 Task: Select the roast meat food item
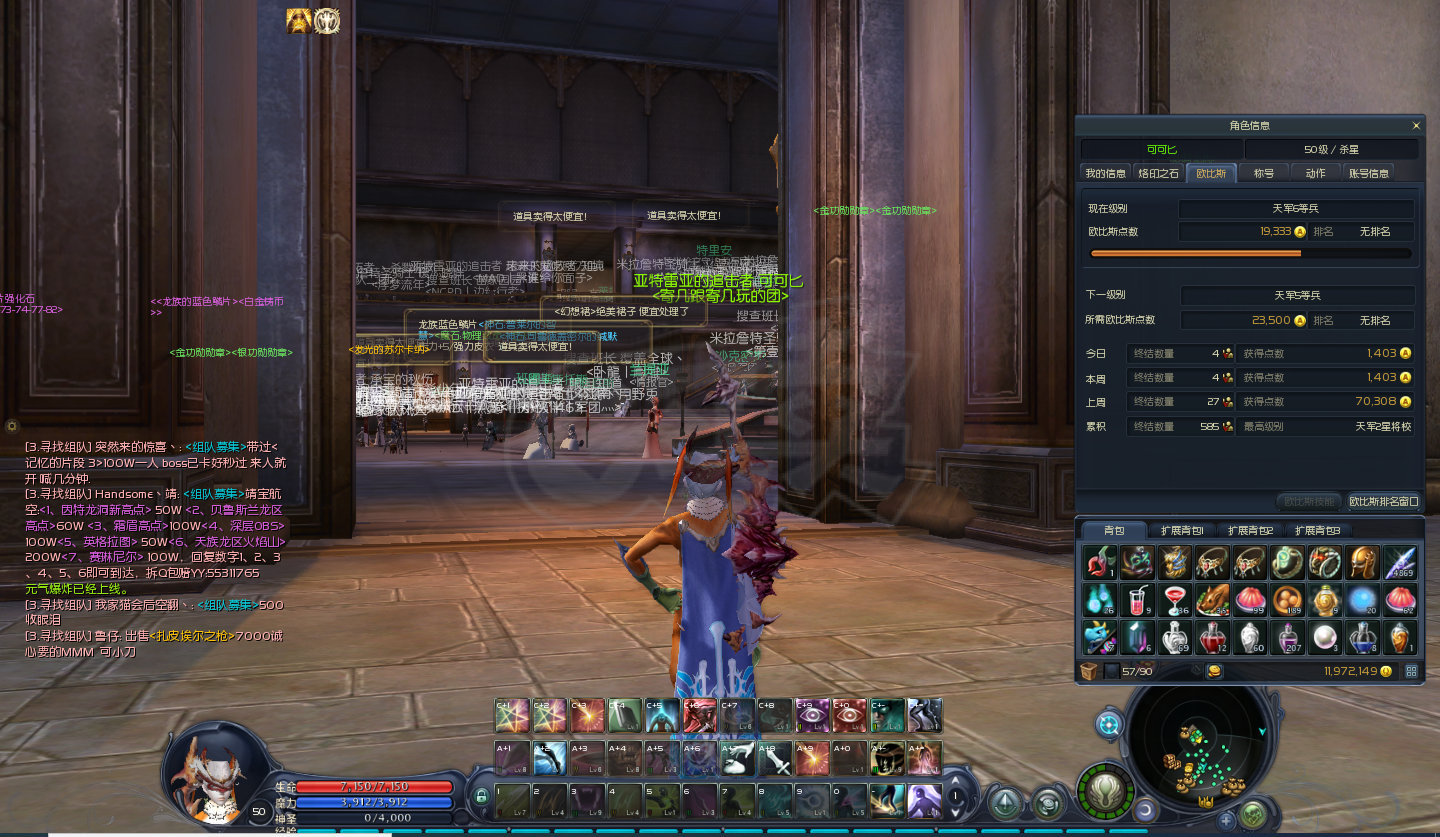pos(1211,600)
